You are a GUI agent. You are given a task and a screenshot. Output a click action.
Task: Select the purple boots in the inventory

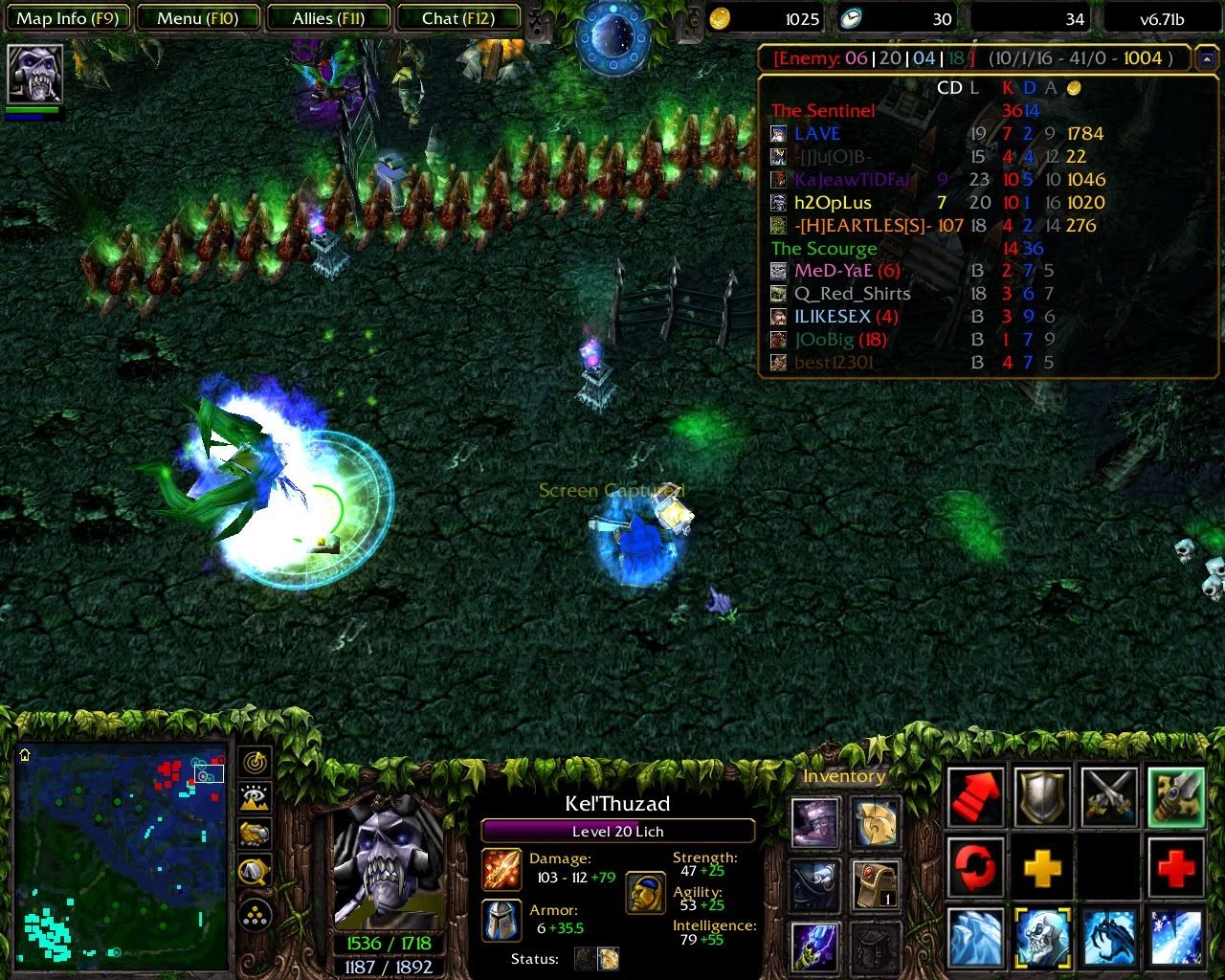click(x=815, y=822)
